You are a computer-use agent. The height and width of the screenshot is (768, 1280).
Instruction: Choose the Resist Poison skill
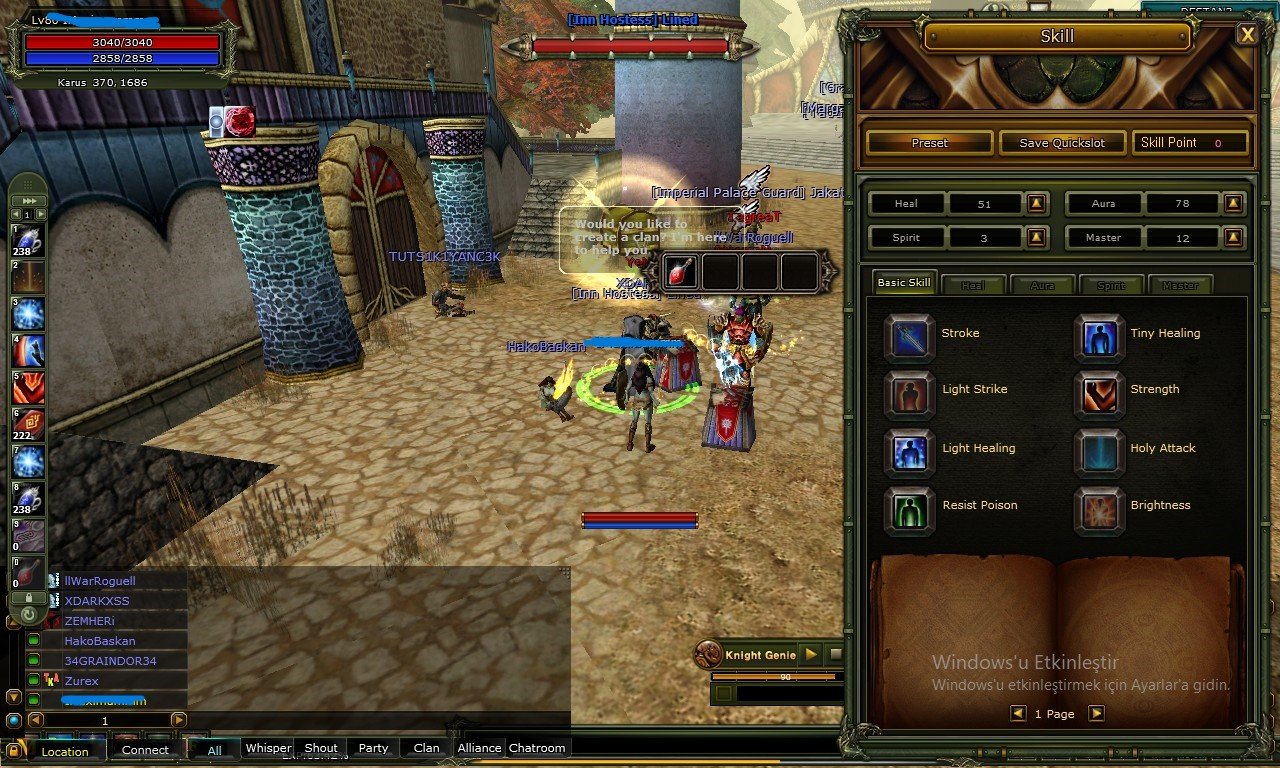tap(909, 510)
